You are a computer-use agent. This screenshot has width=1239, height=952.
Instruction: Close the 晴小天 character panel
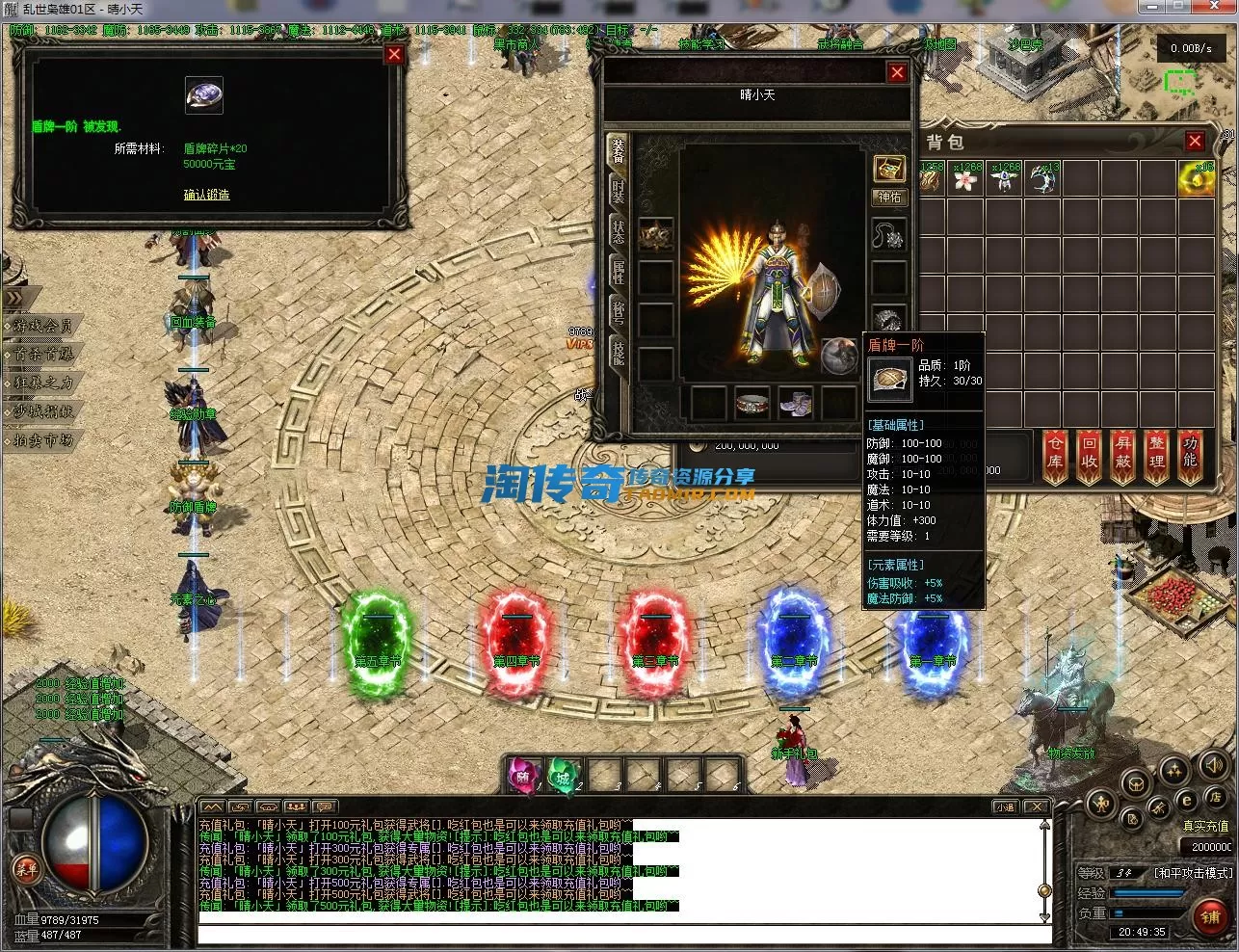pos(897,72)
